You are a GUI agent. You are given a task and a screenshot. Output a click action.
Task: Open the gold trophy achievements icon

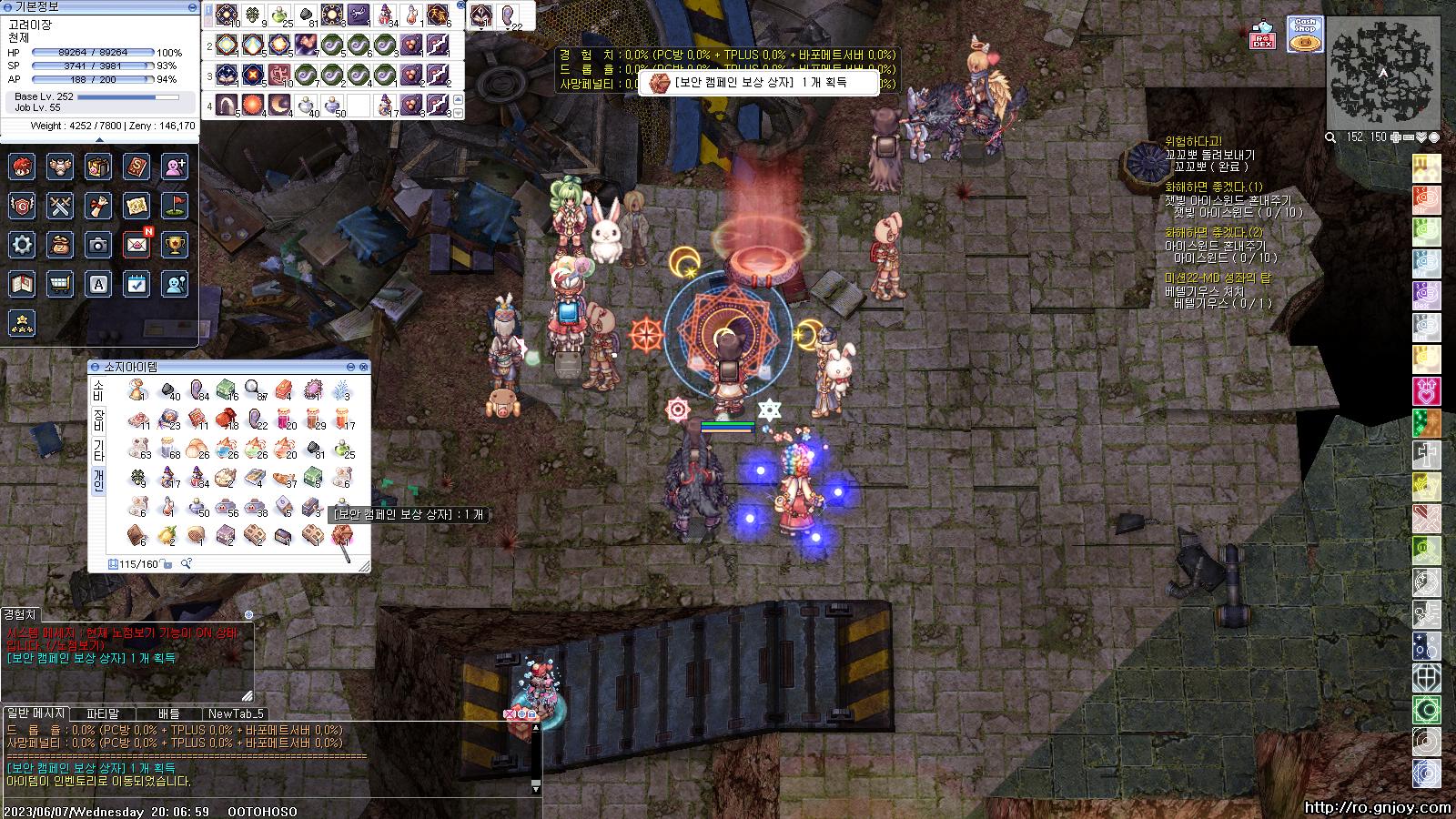[175, 245]
